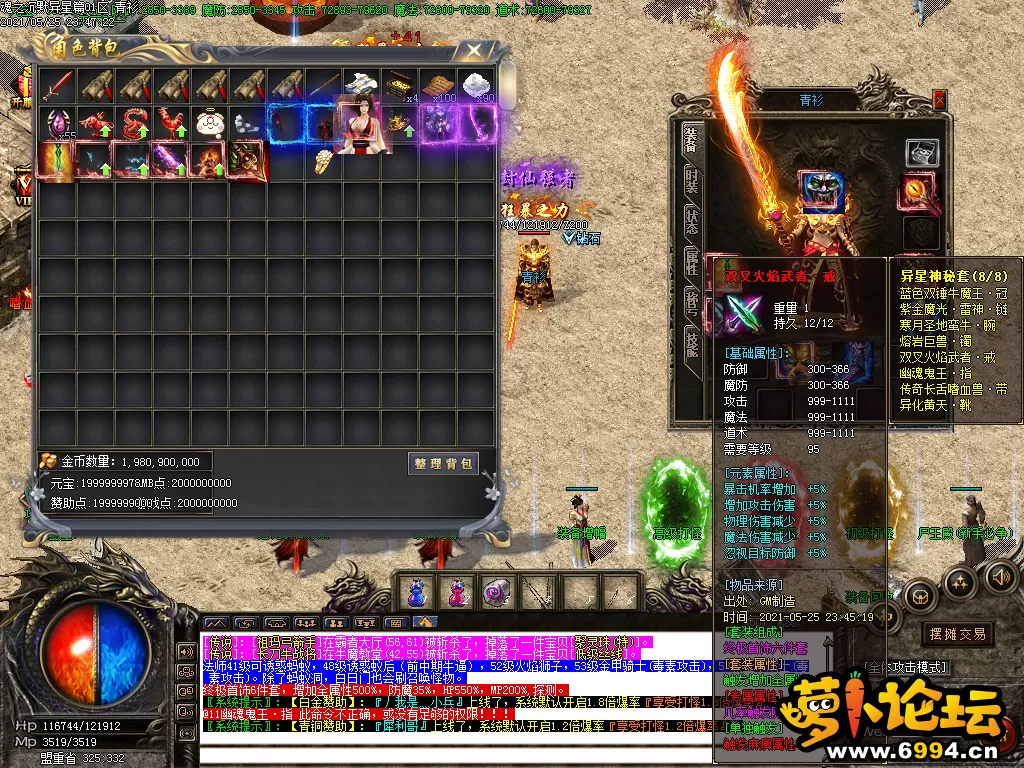Viewport: 1024px width, 768px height.
Task: Select the red fire eye equipment slot
Action: coord(920,188)
